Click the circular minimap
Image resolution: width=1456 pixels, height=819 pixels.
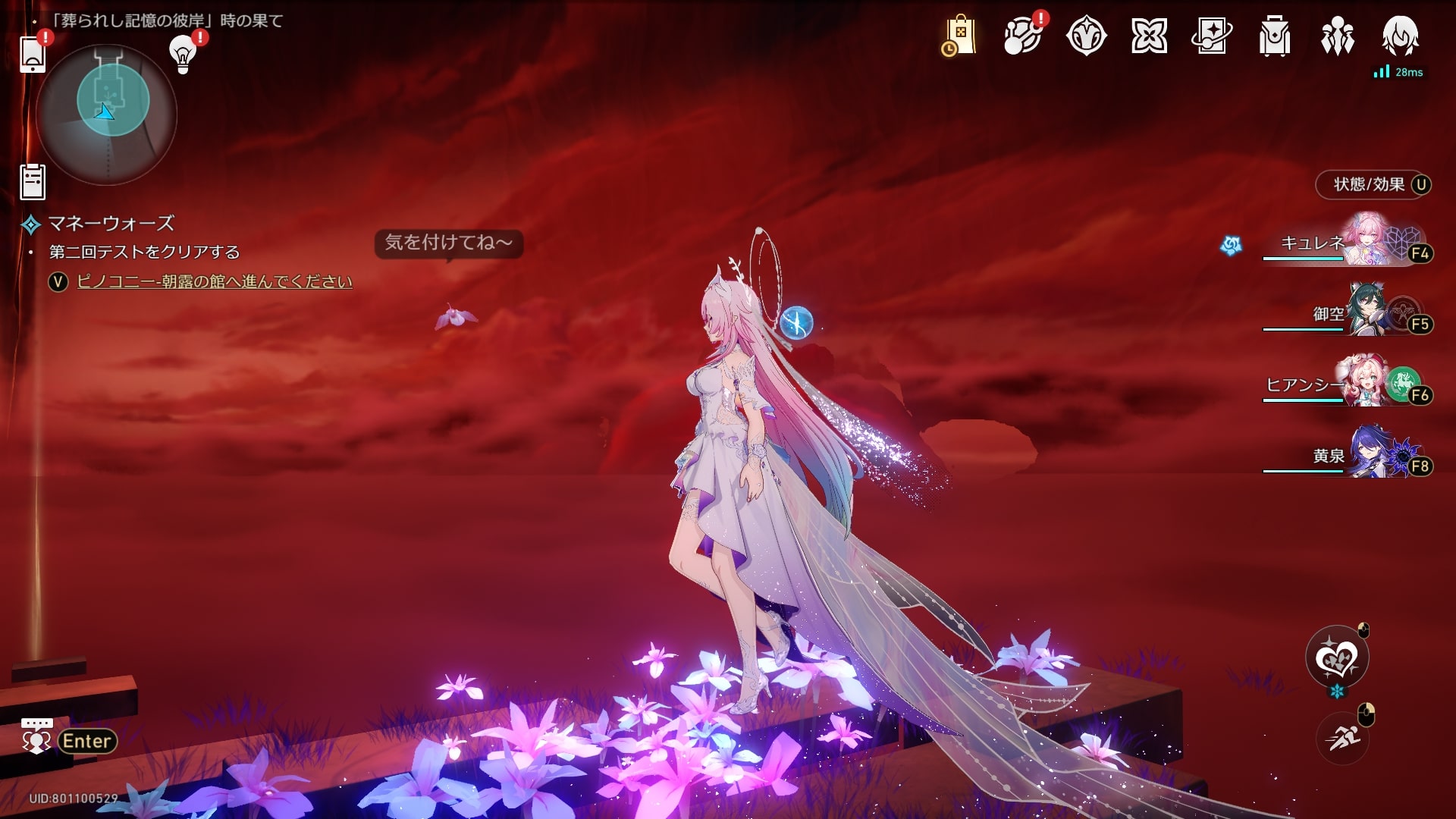tap(107, 115)
